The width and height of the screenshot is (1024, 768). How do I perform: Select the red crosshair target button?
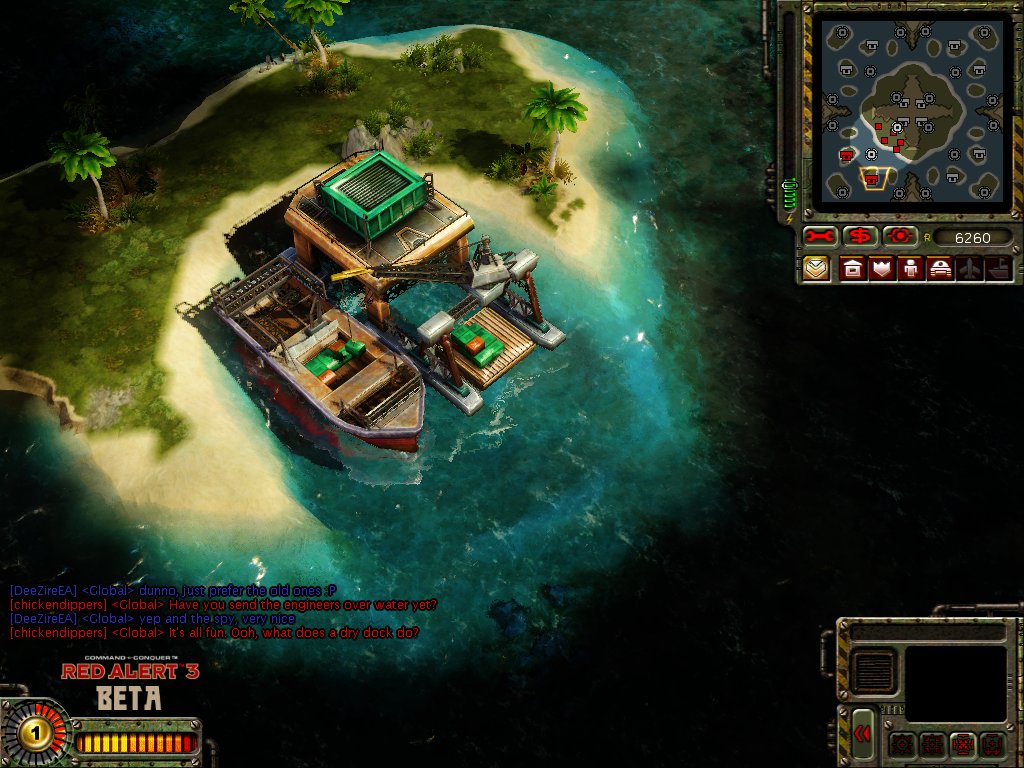899,237
